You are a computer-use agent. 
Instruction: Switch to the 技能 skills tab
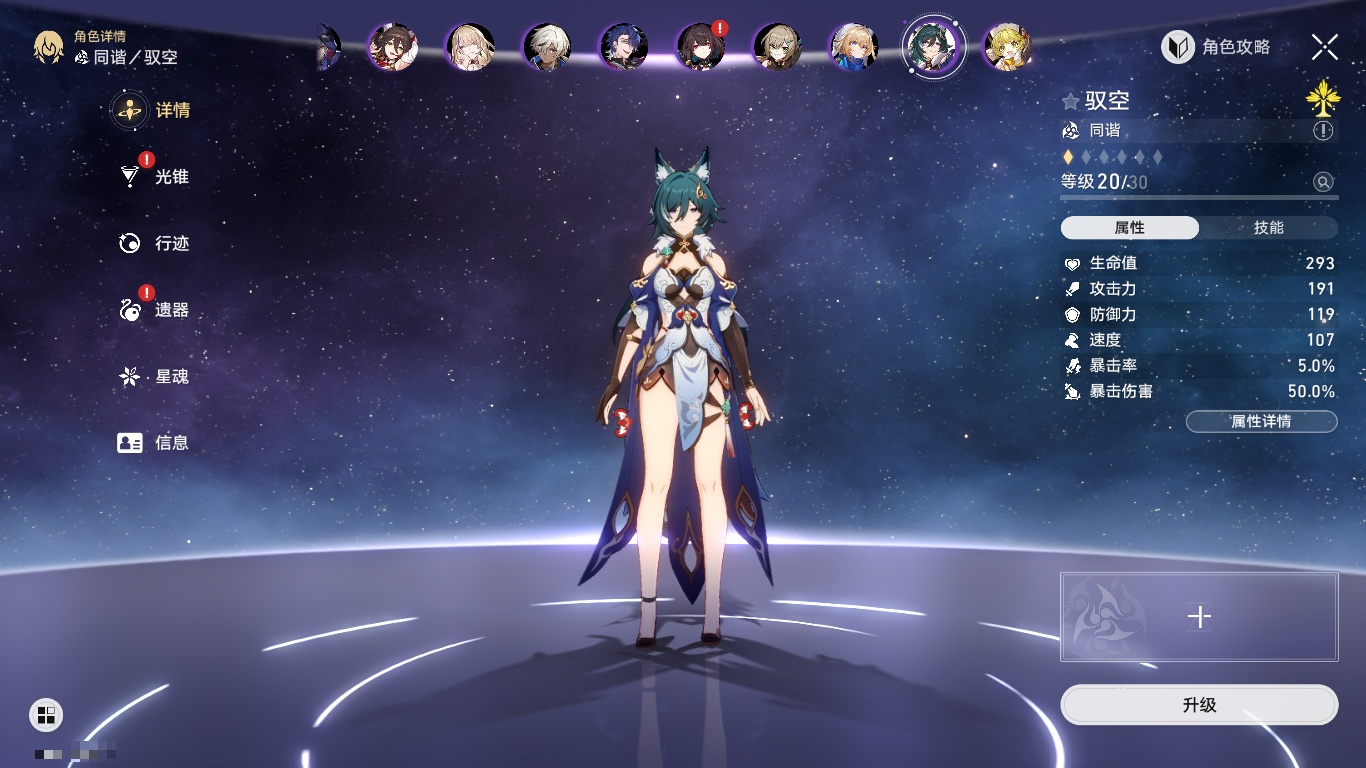[x=1268, y=228]
